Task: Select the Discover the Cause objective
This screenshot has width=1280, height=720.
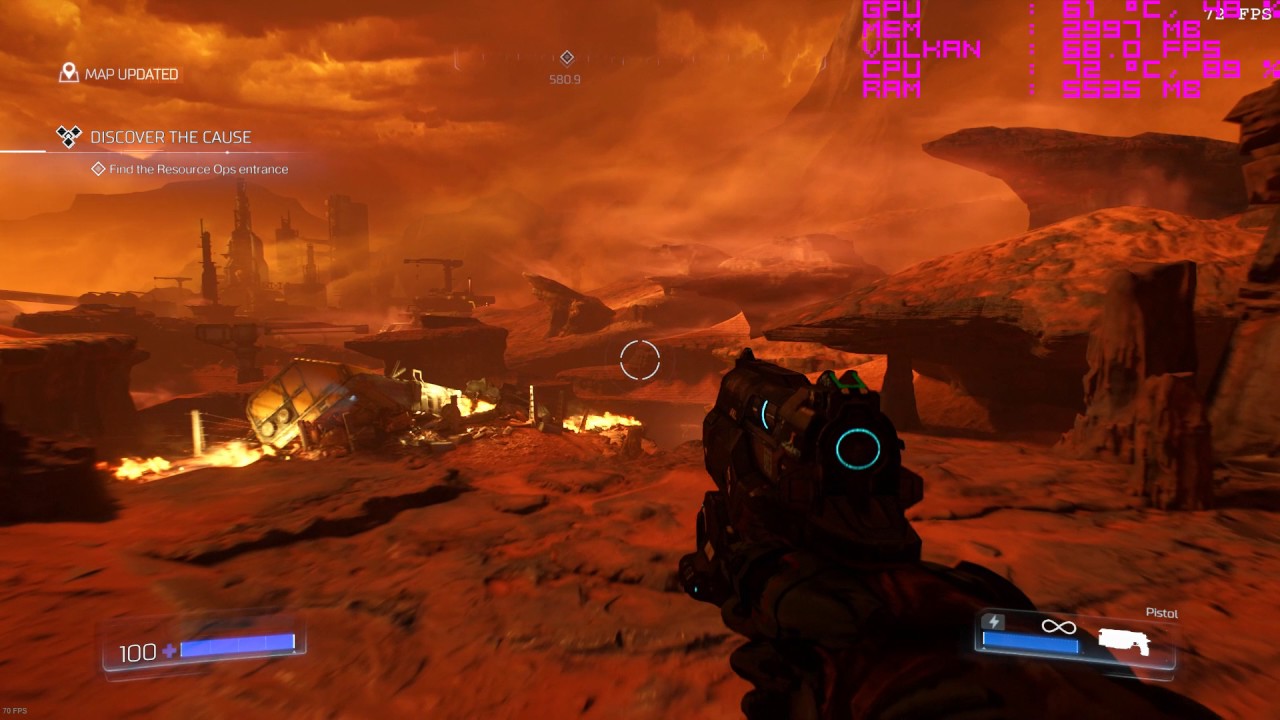Action: click(170, 137)
